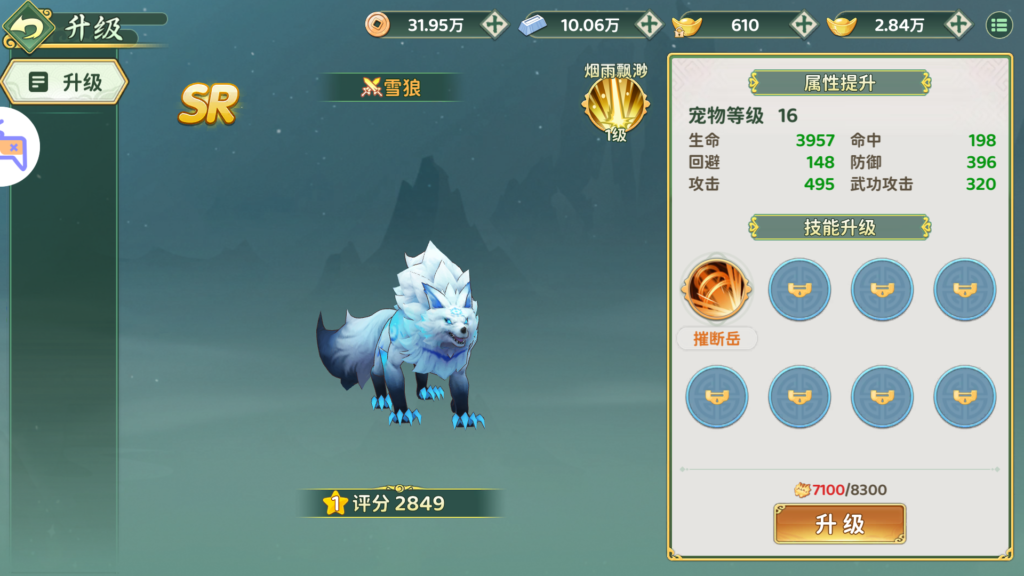The height and width of the screenshot is (576, 1024).
Task: Select the 升级 tab on the left
Action: [66, 82]
